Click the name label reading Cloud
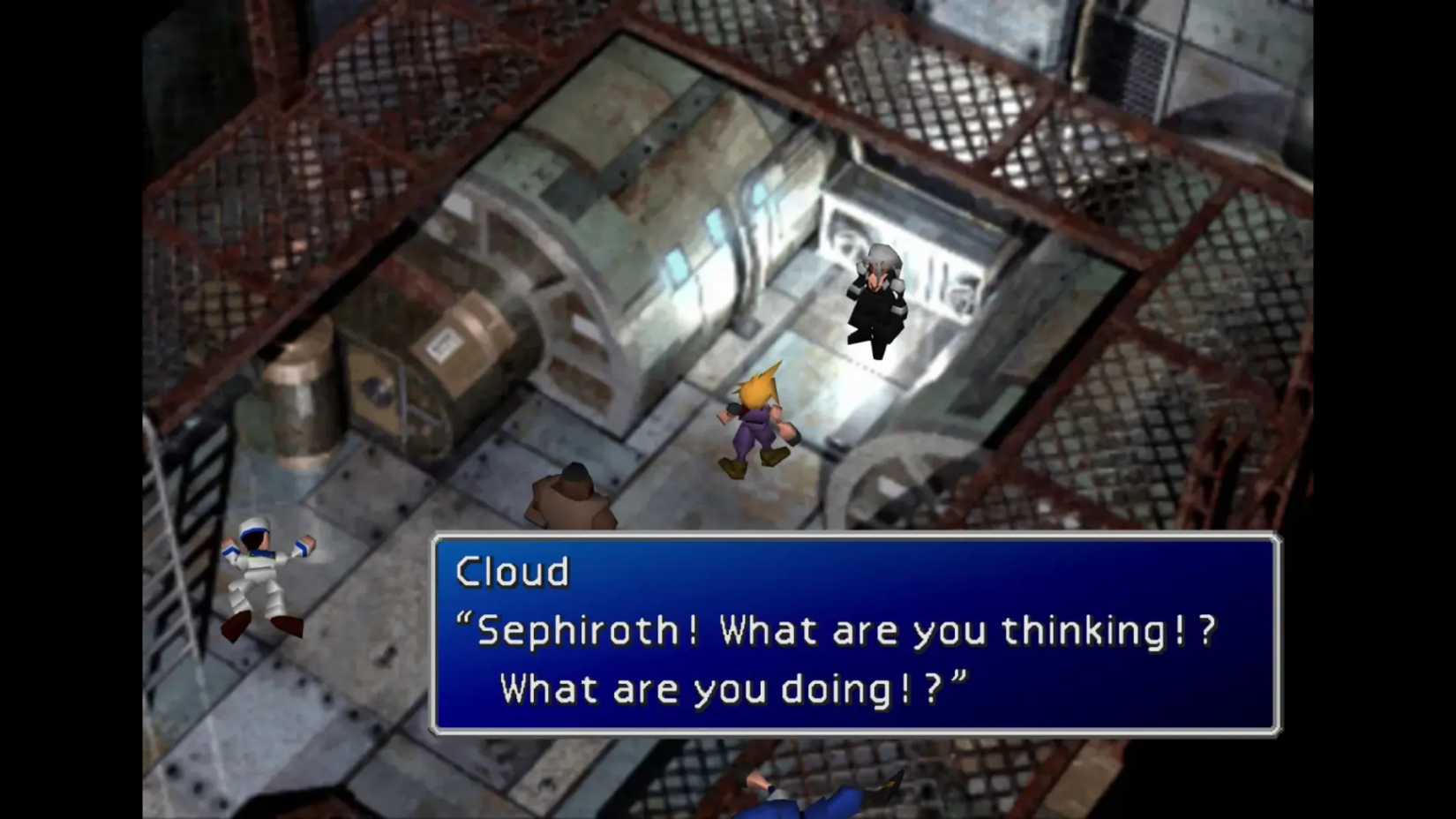 (514, 572)
